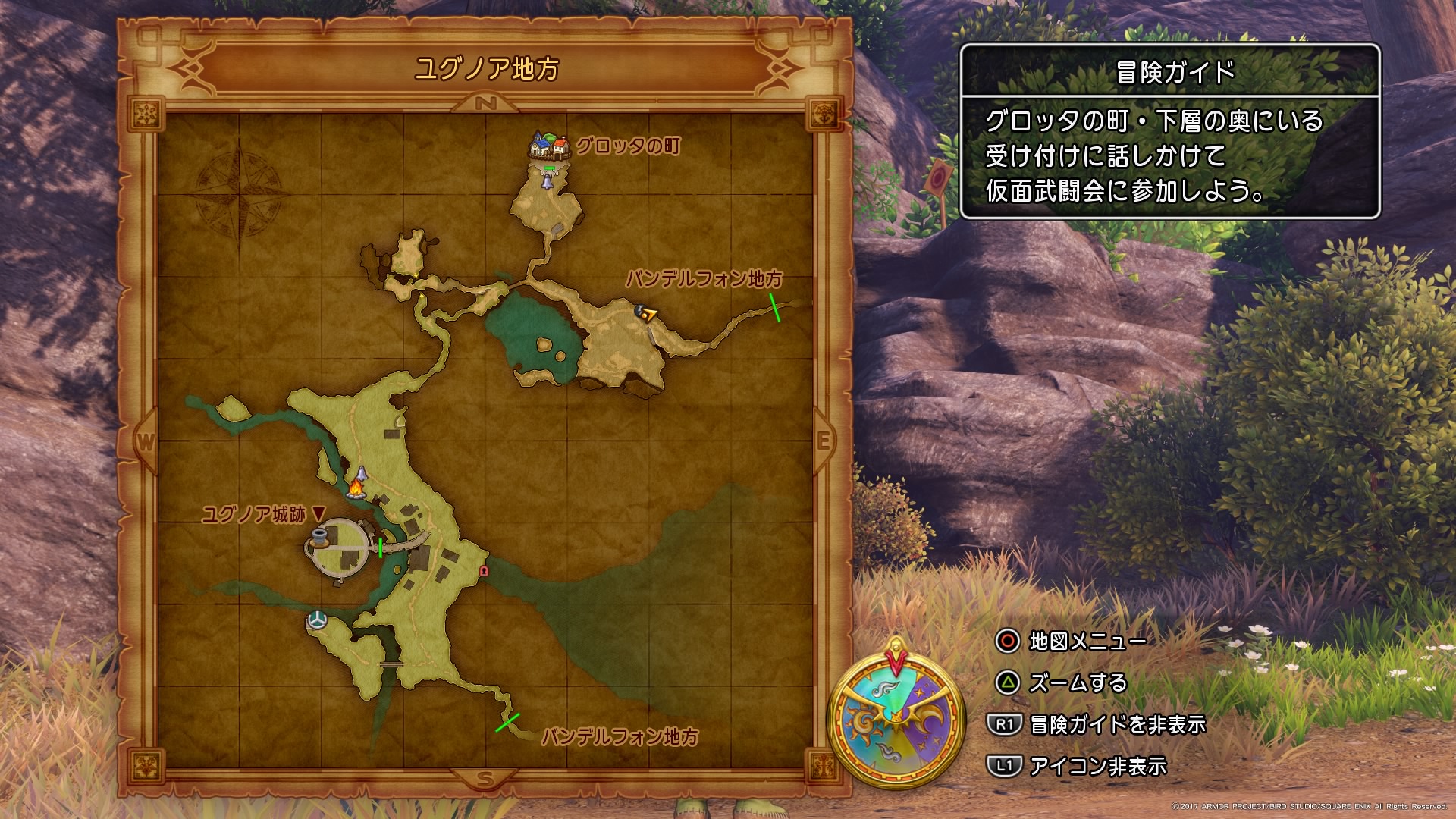
Task: Click the red locked door icon
Action: (x=483, y=570)
